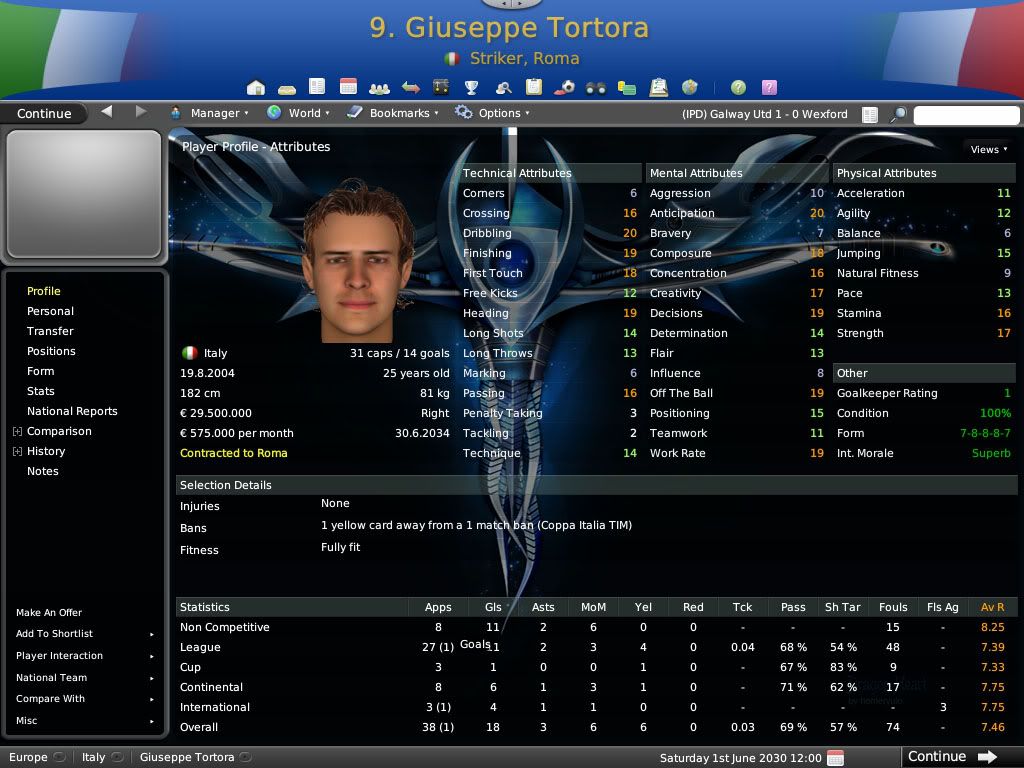Select Personal in the side menu
This screenshot has width=1024, height=768.
tap(50, 311)
